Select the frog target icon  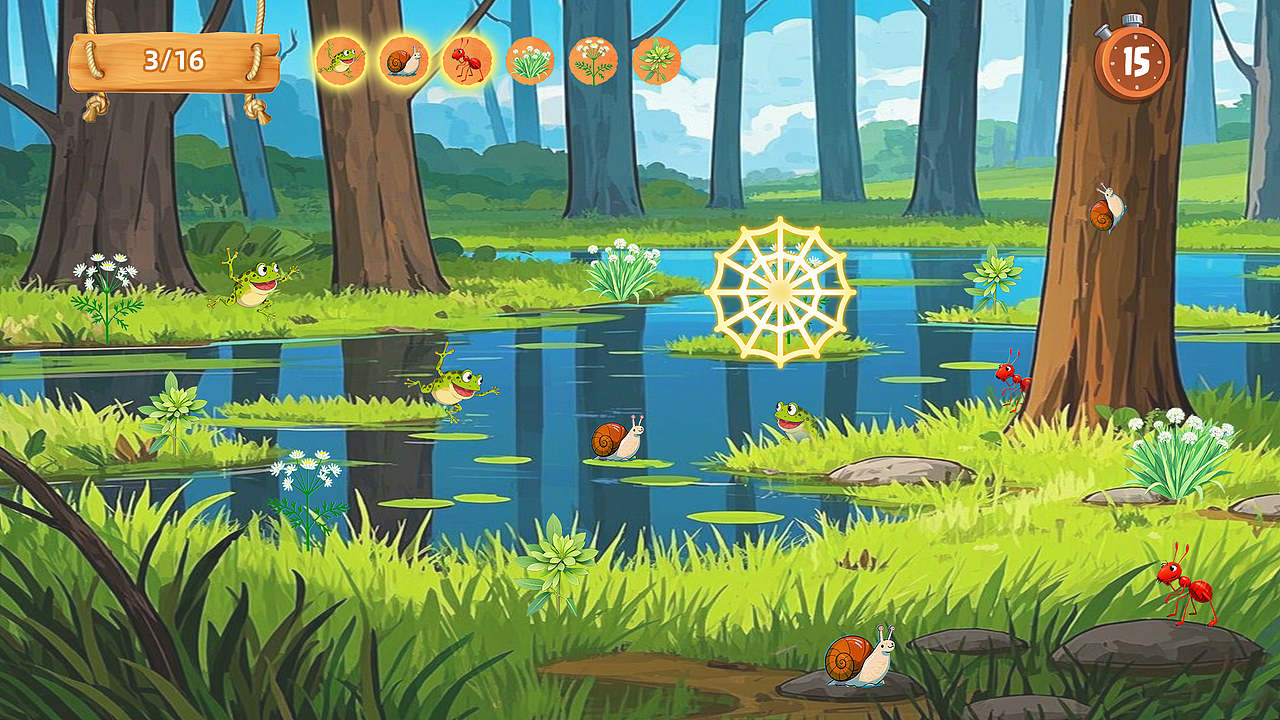(x=340, y=61)
